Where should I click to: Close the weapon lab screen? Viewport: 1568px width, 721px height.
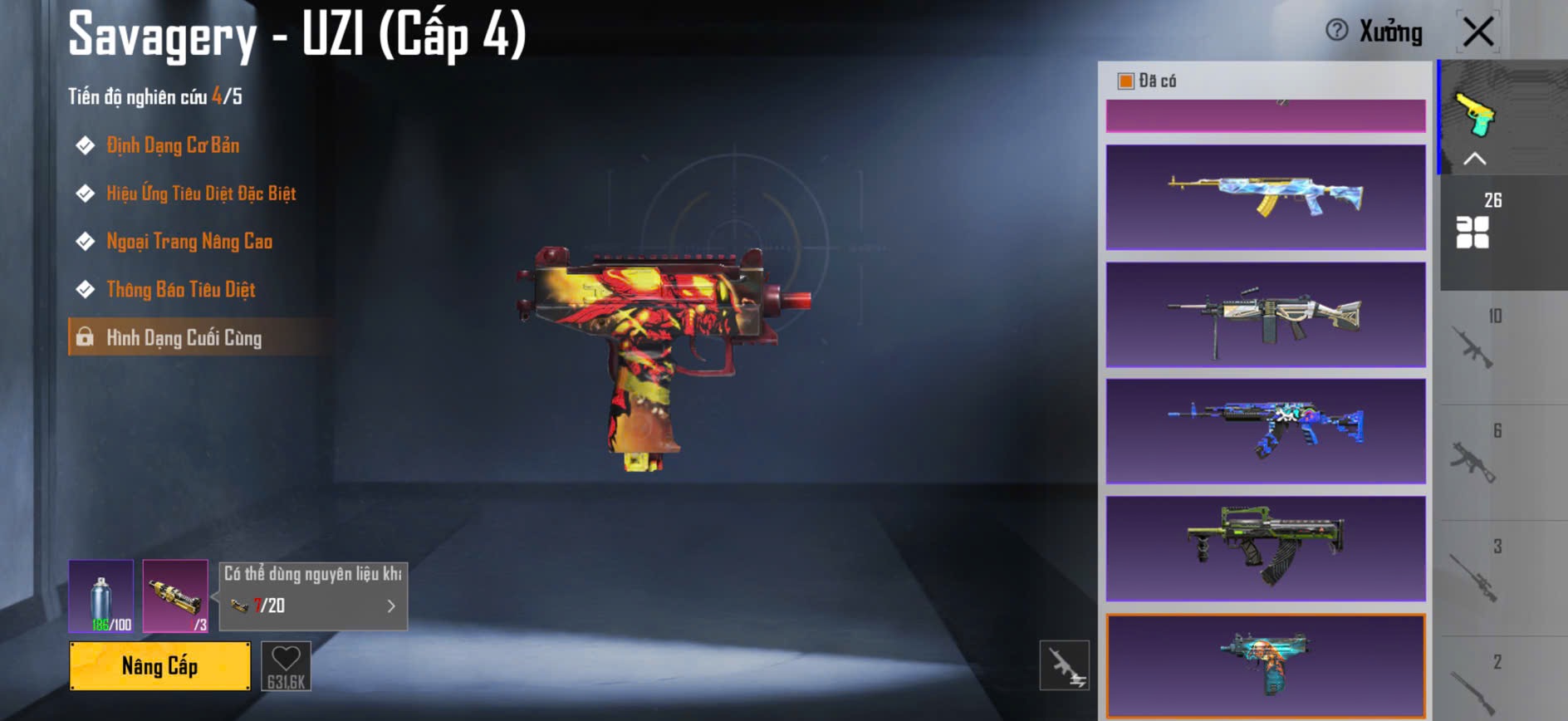coord(1477,32)
